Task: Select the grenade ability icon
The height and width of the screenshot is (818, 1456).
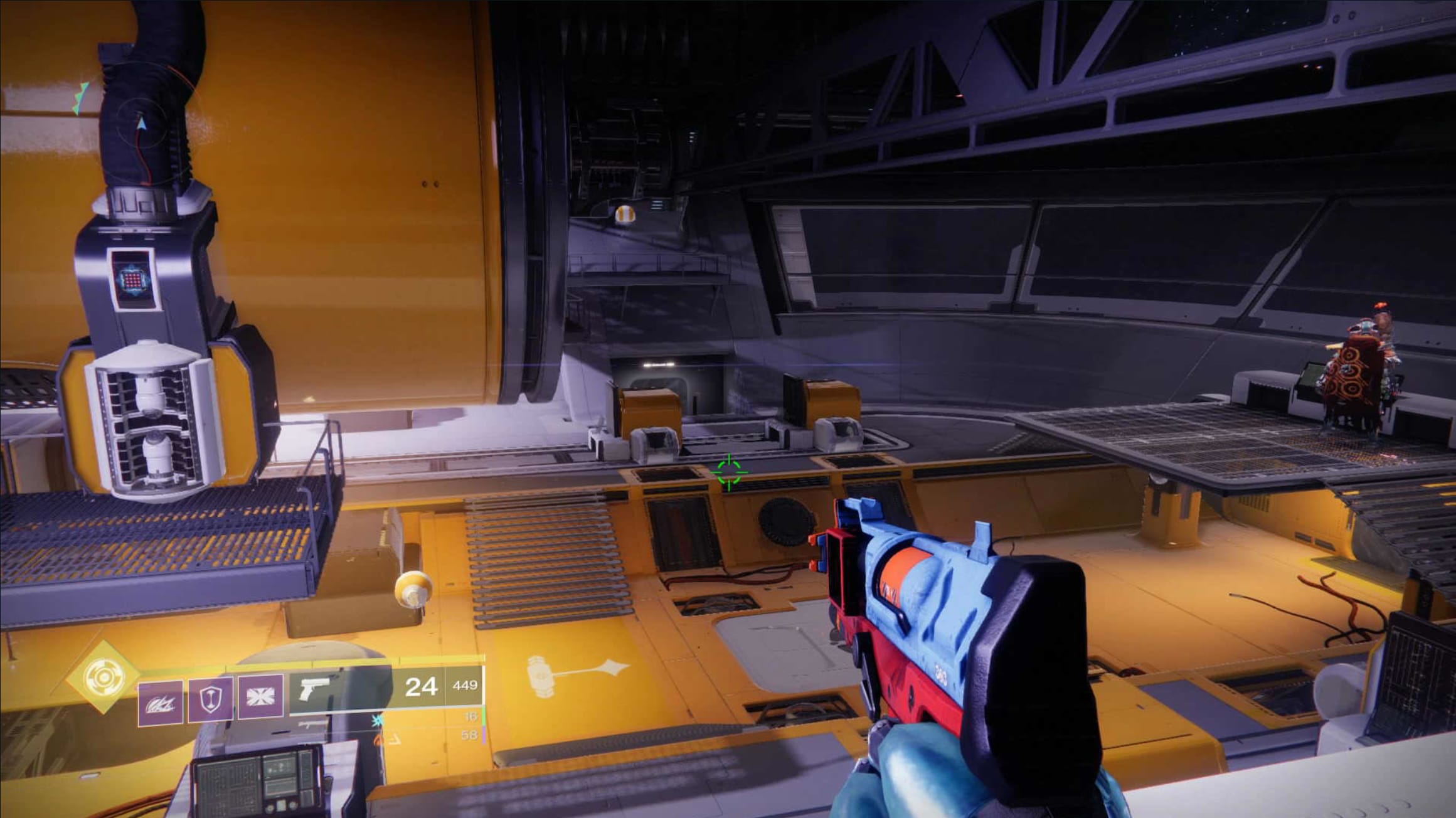Action: [x=161, y=703]
